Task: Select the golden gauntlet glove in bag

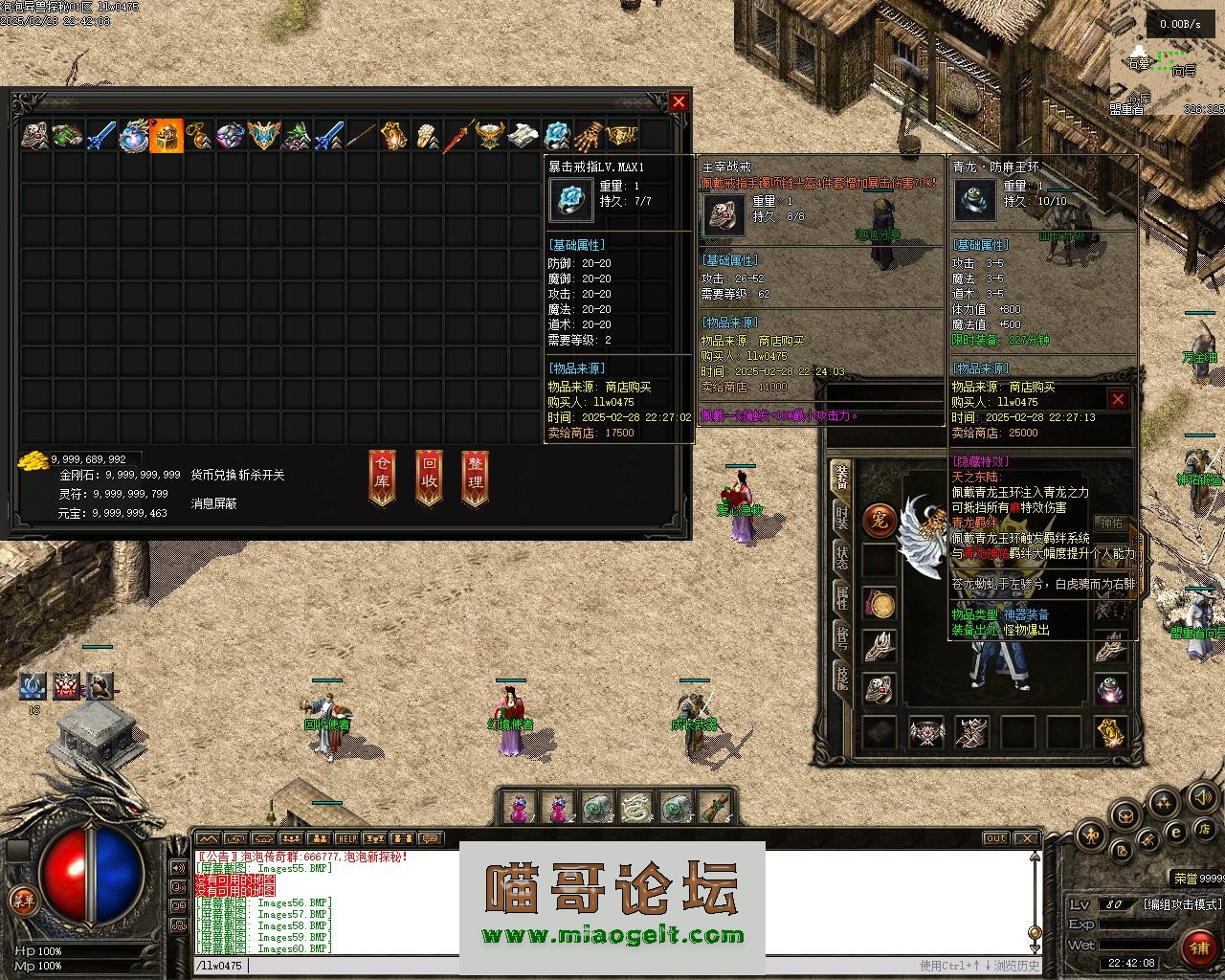Action: pos(591,136)
